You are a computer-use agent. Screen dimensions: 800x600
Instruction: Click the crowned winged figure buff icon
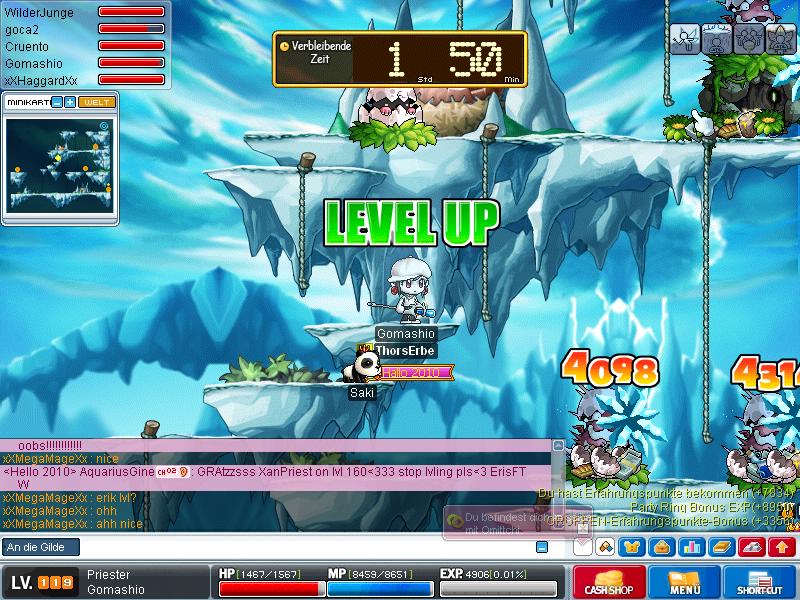coord(777,39)
